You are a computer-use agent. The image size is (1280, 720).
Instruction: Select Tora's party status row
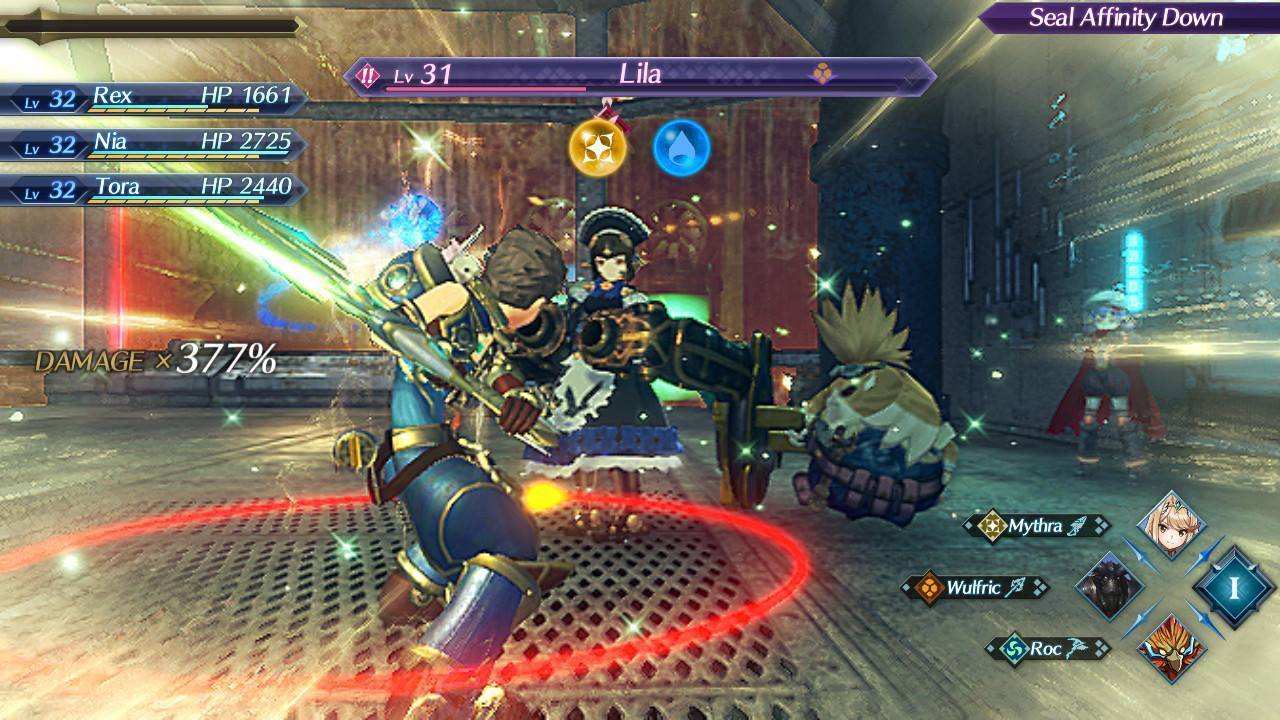[x=155, y=189]
